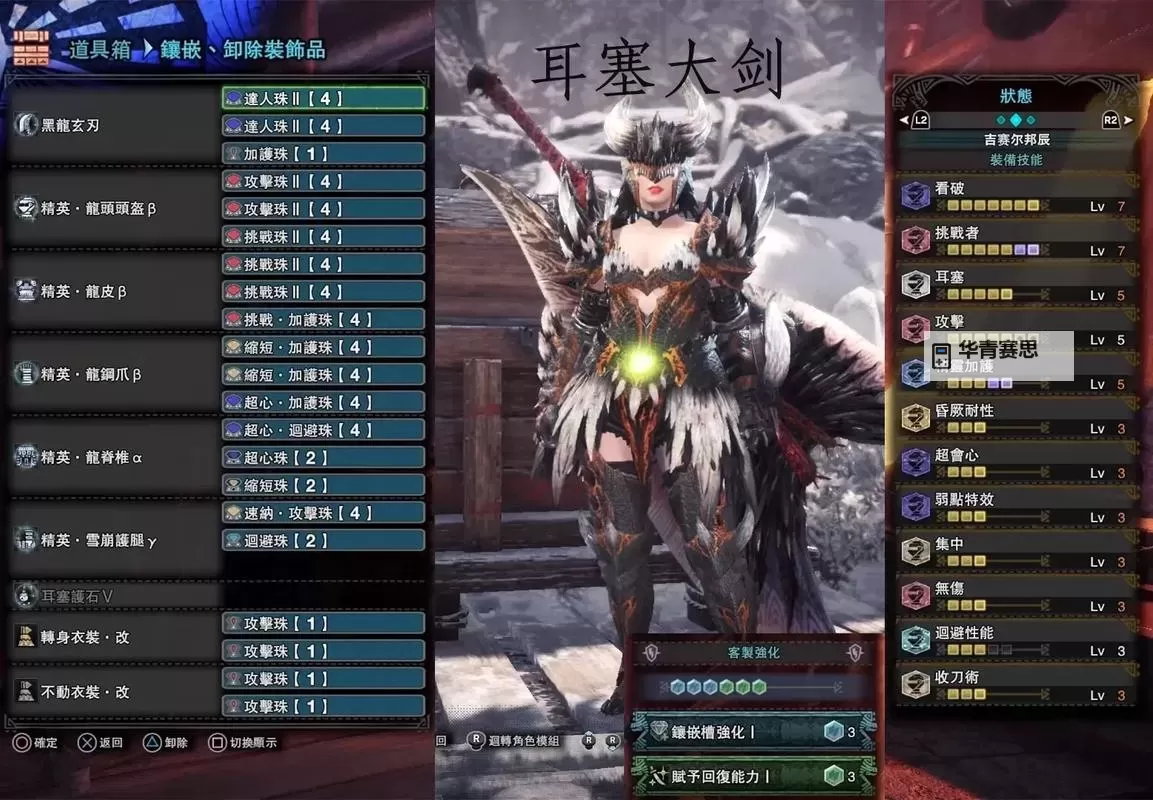This screenshot has height=800, width=1153.
Task: Select the 精英・雪崩護腿γ leg armor row
Action: pyautogui.click(x=112, y=541)
